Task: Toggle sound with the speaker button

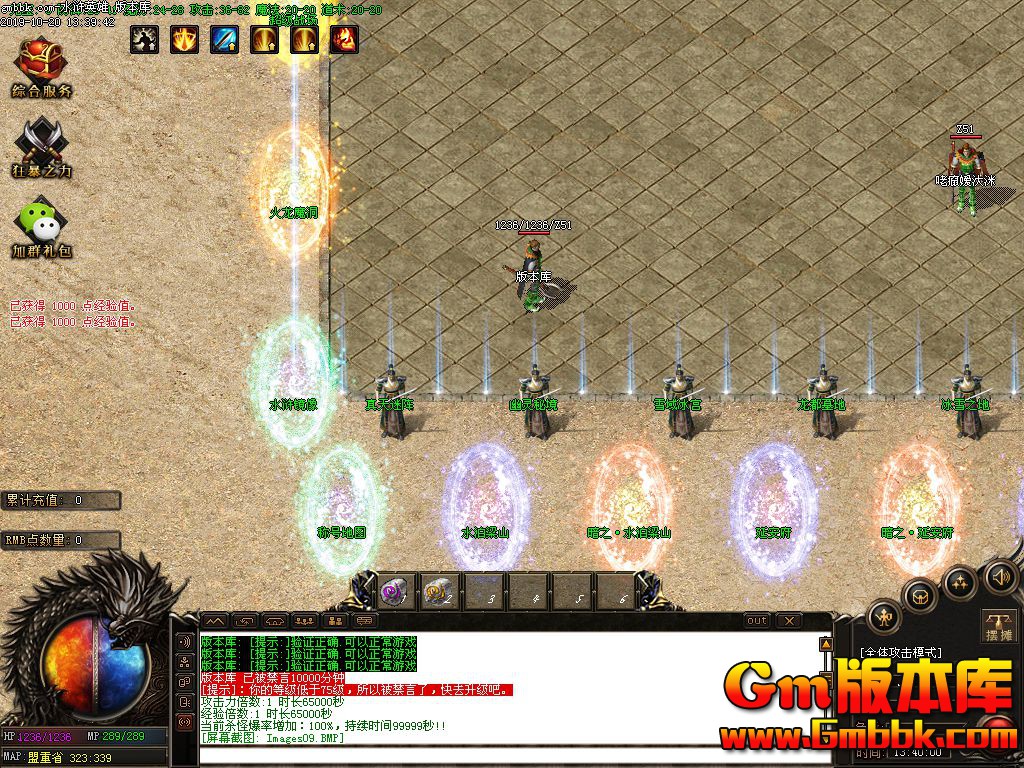Action: click(999, 576)
